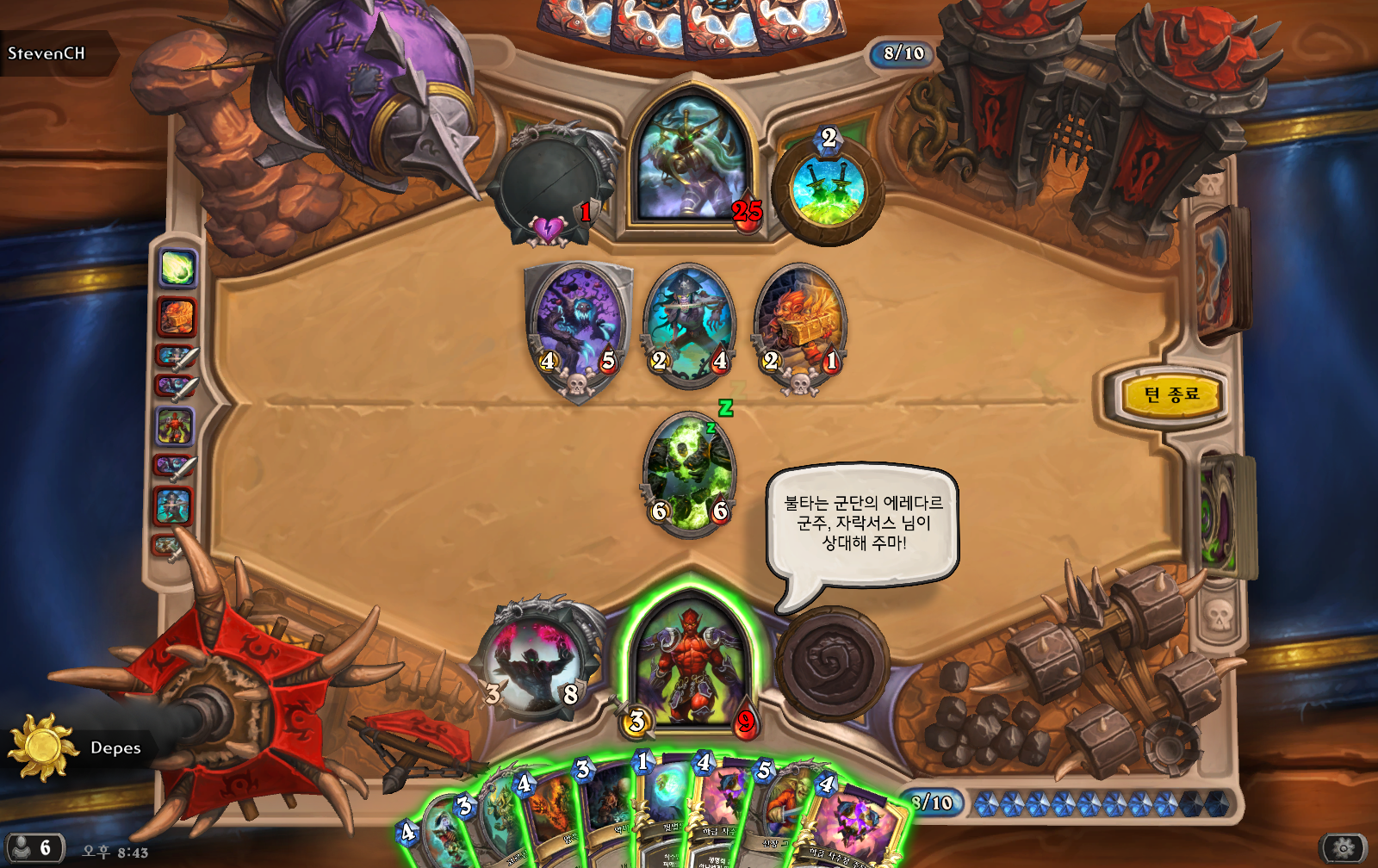Open the settings gear menu
1378x868 pixels.
click(x=1343, y=848)
